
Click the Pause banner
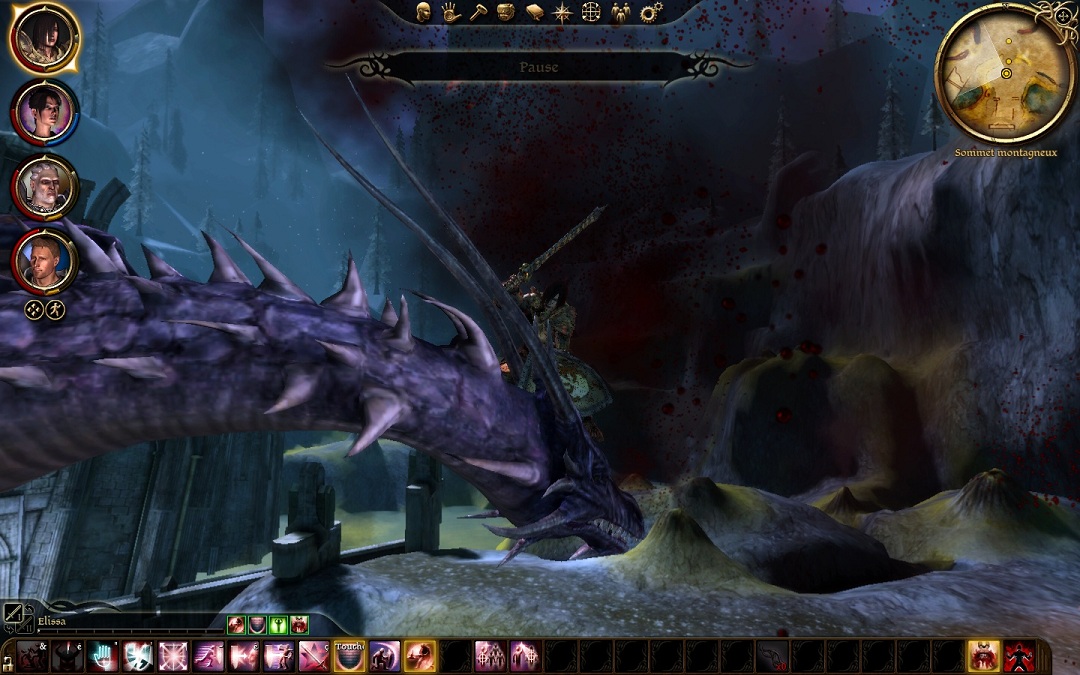pos(538,67)
